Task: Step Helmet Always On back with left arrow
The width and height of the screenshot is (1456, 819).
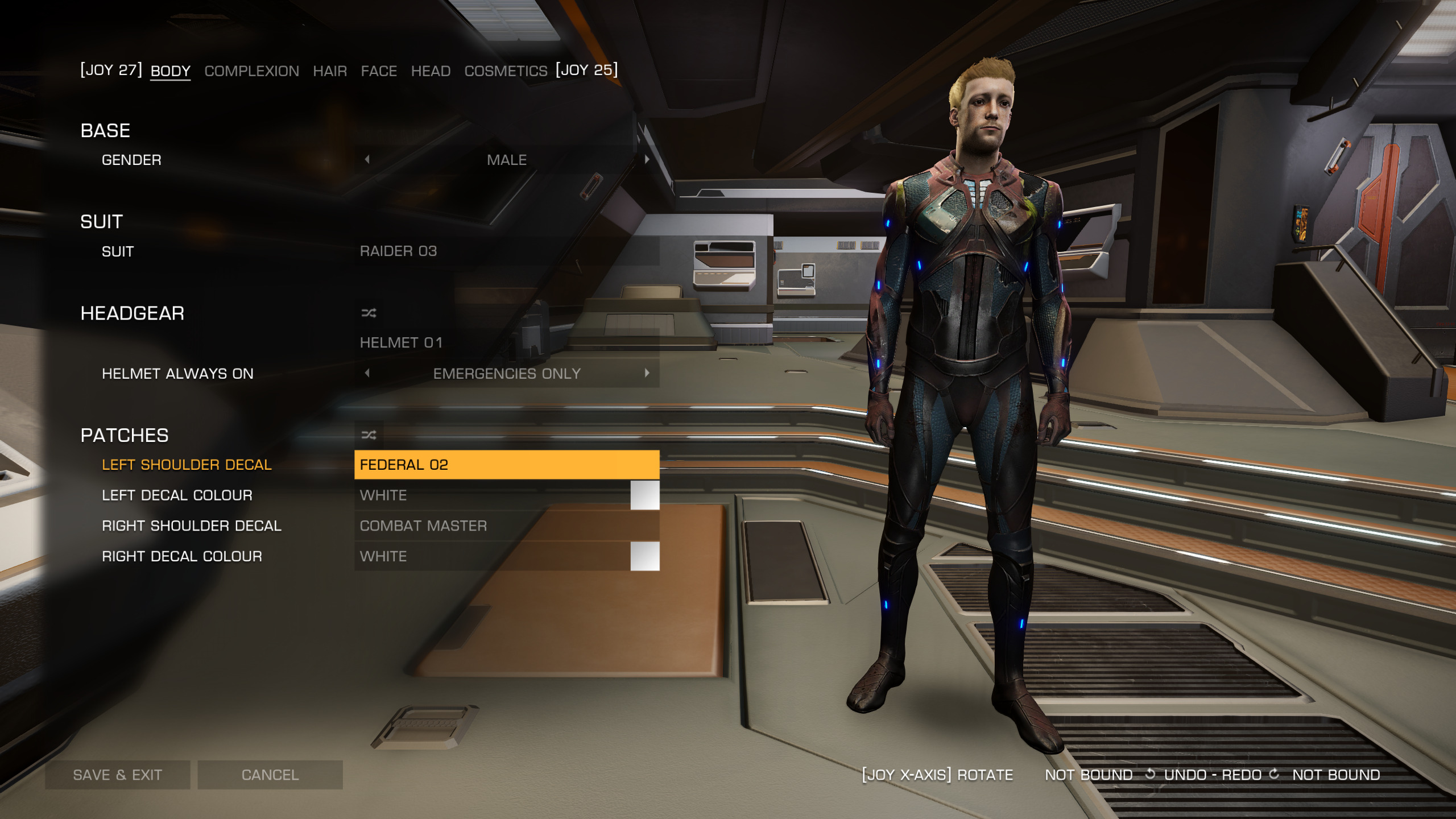Action: point(367,373)
